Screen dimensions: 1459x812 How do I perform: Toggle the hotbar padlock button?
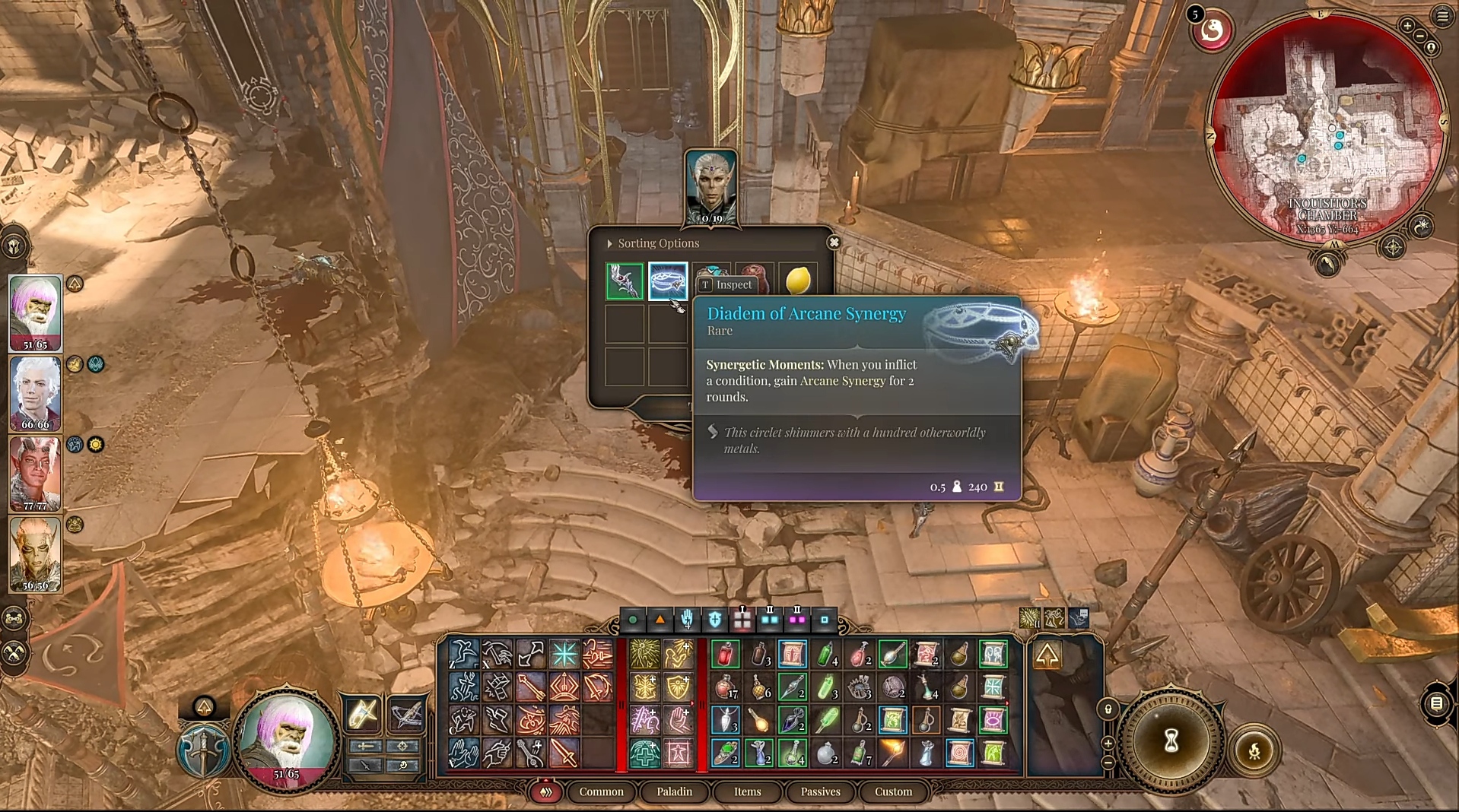coord(1108,709)
